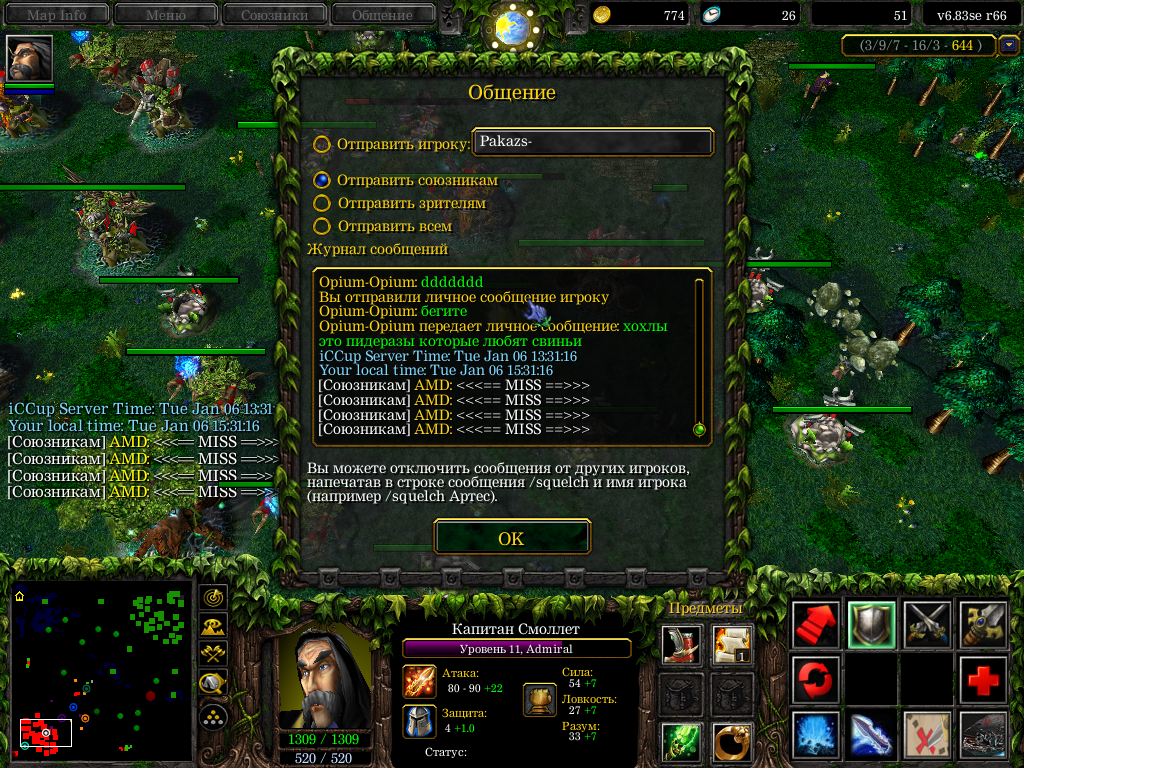The image size is (1152, 768).
Task: Activate the red arrow Move command
Action: point(815,625)
